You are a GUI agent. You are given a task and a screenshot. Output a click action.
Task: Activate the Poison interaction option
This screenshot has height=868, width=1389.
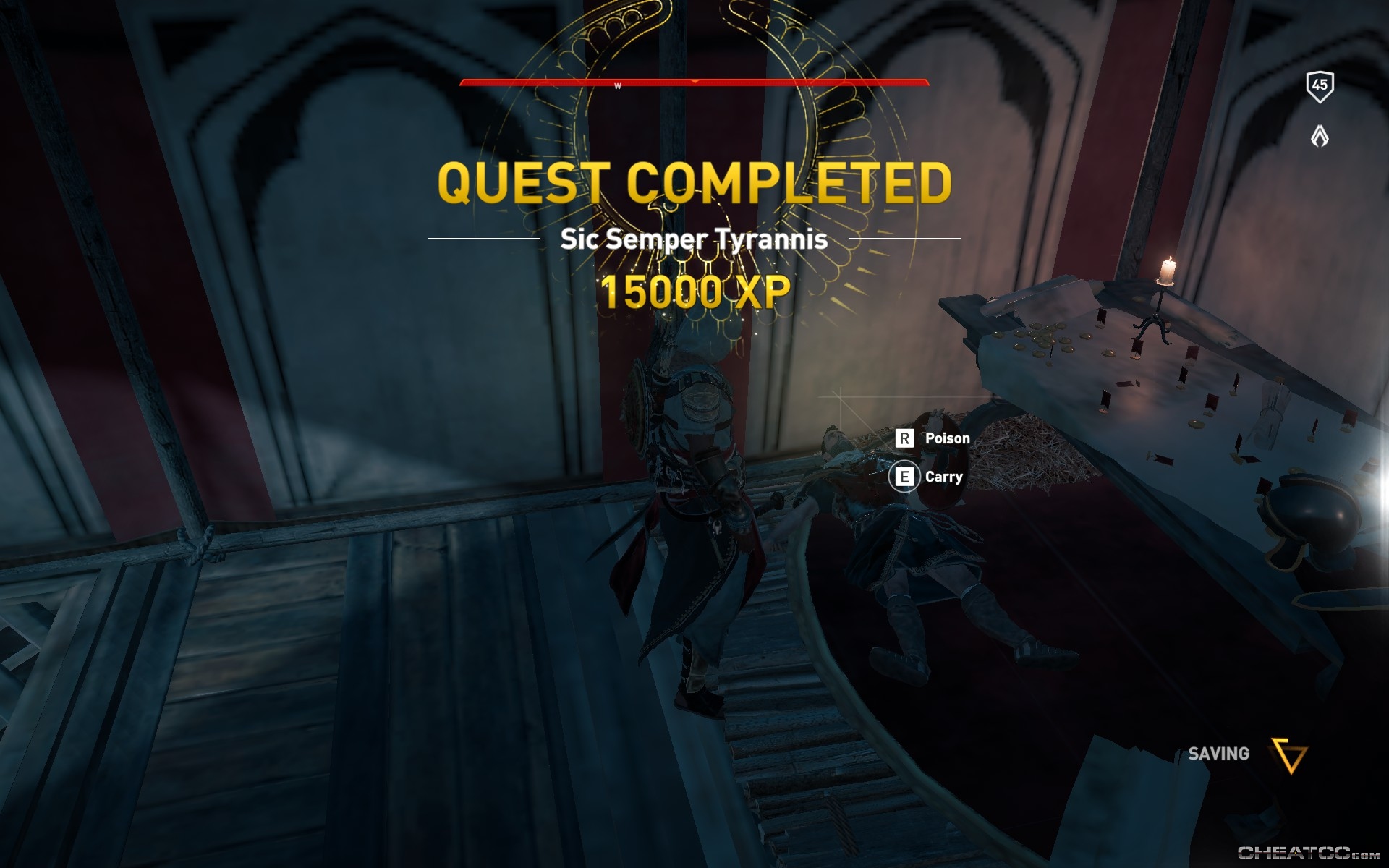click(x=946, y=438)
